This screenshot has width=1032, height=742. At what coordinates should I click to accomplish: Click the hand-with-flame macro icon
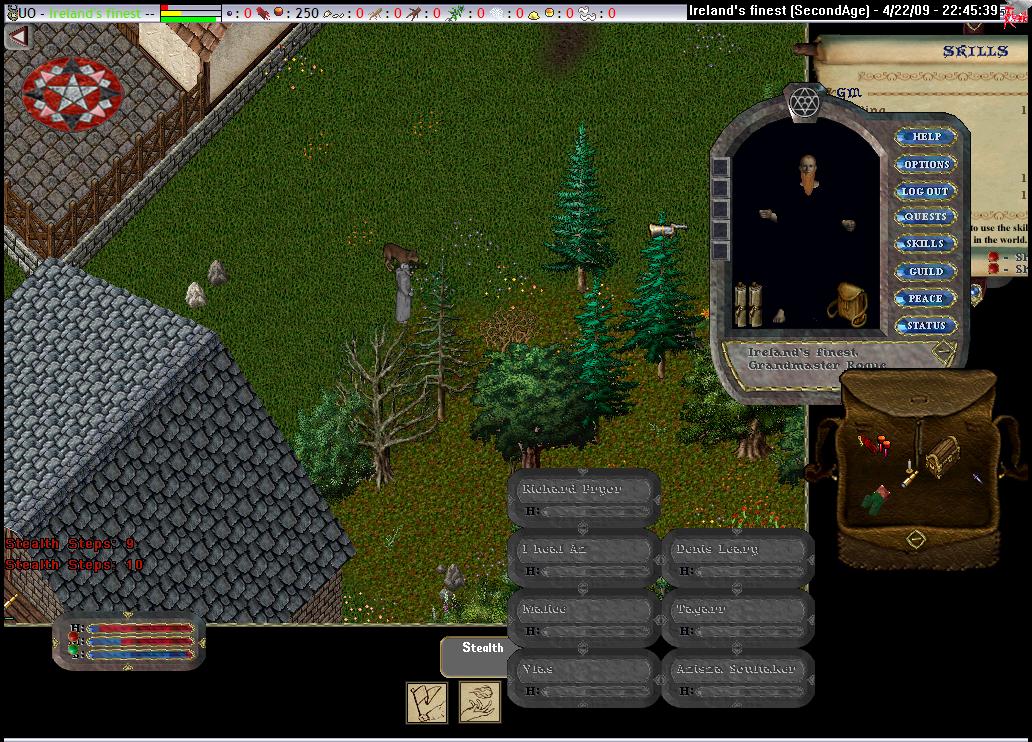coord(480,702)
